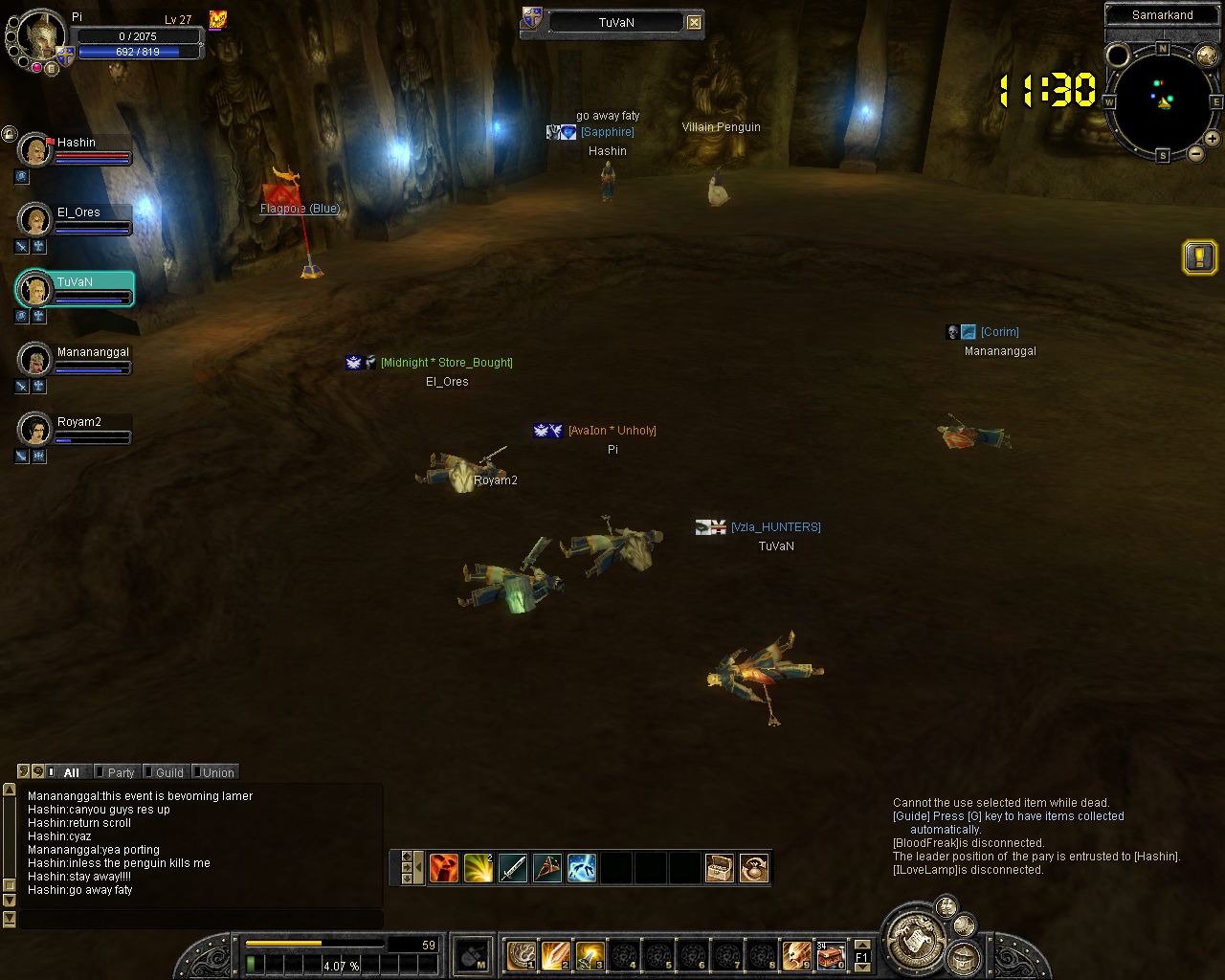Show the Union chat tab

point(216,772)
